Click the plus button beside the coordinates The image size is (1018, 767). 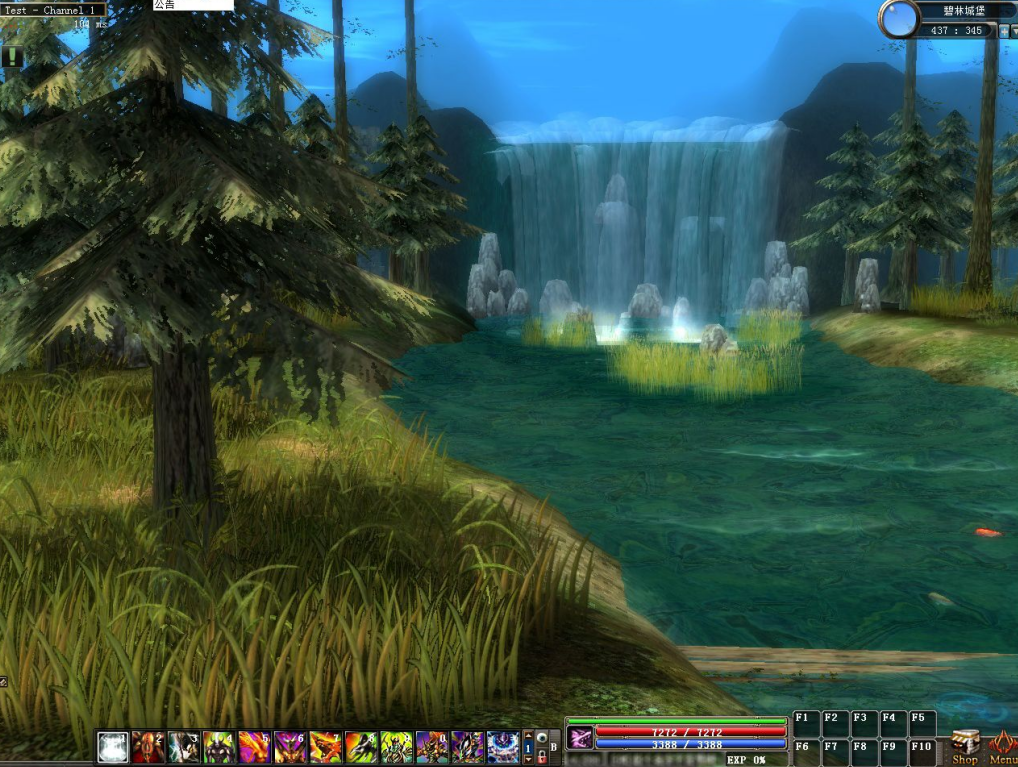(1004, 31)
